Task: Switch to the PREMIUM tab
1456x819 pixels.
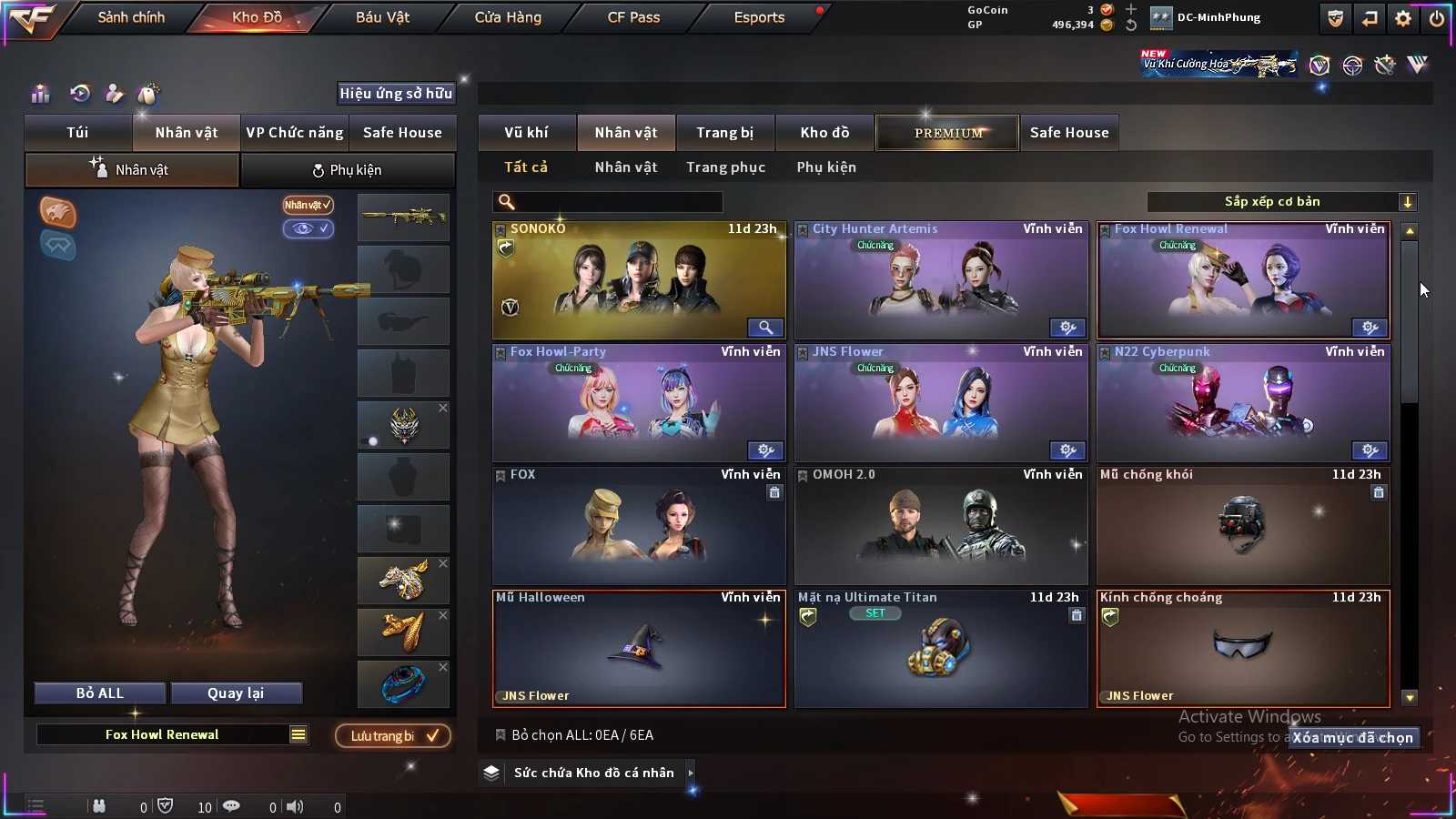Action: coord(947,133)
